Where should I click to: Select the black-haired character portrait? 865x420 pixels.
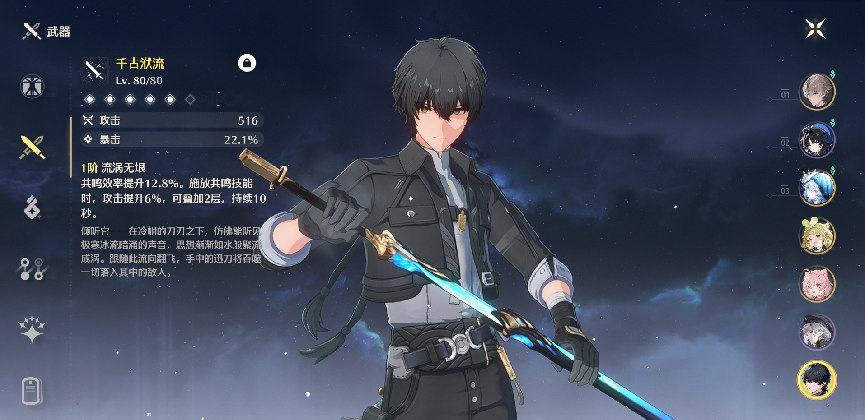816,379
